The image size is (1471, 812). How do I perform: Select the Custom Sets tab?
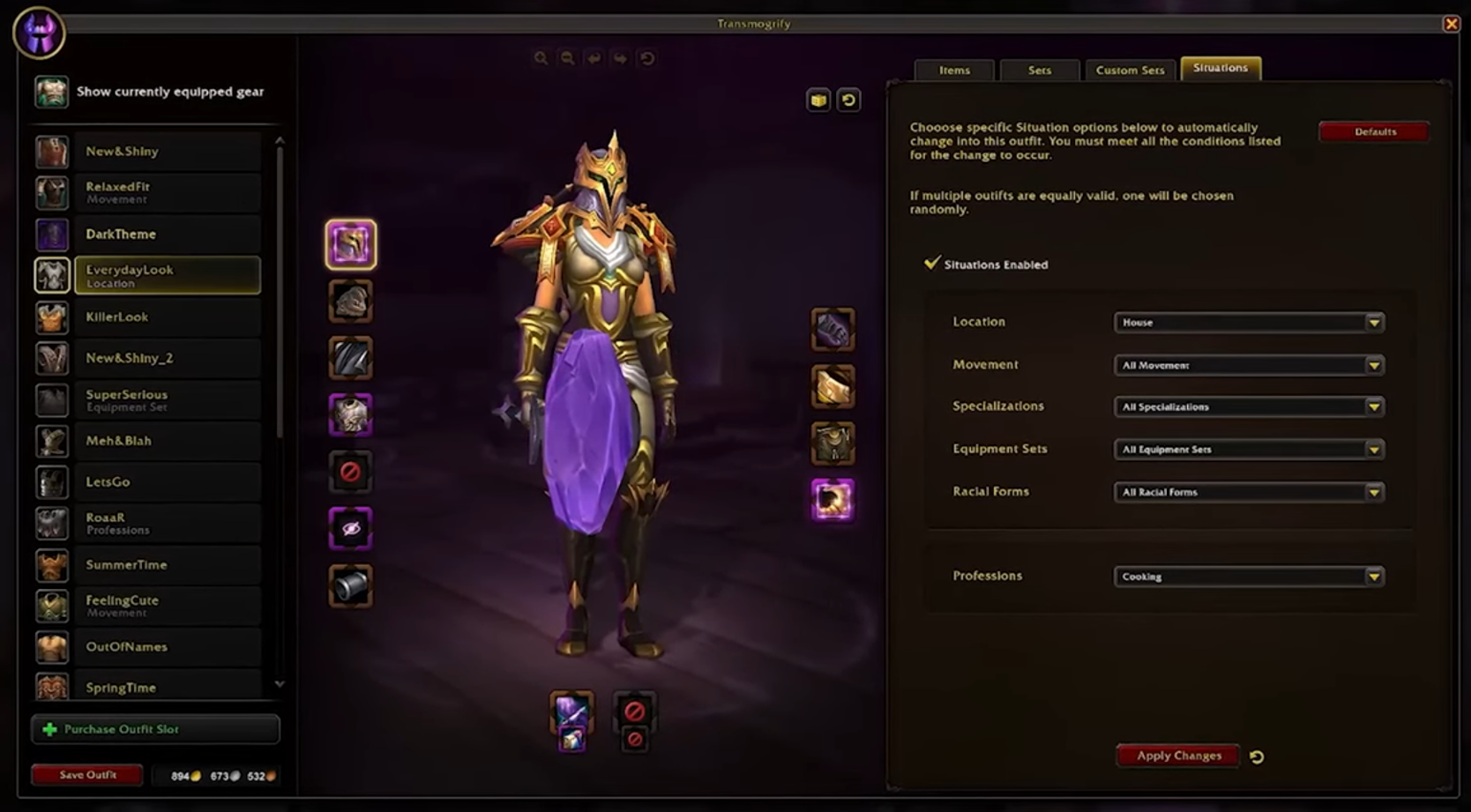pyautogui.click(x=1130, y=70)
